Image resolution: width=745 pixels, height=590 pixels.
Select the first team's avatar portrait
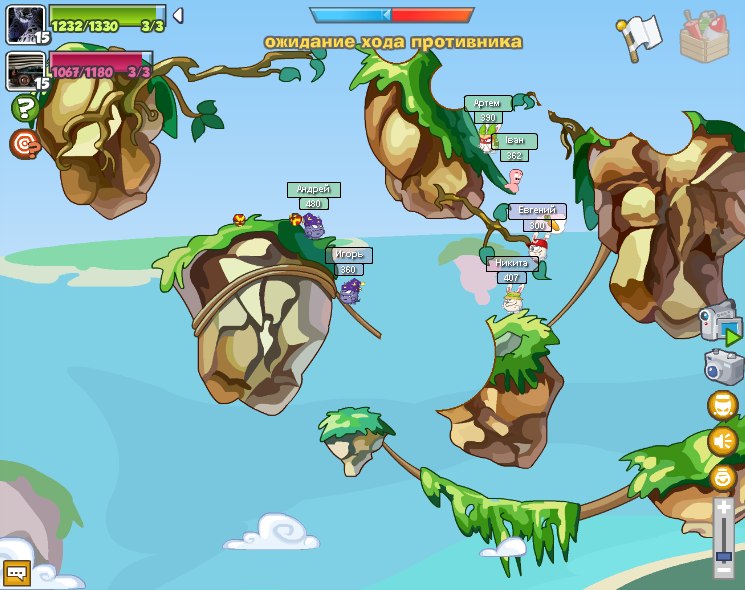[x=25, y=23]
